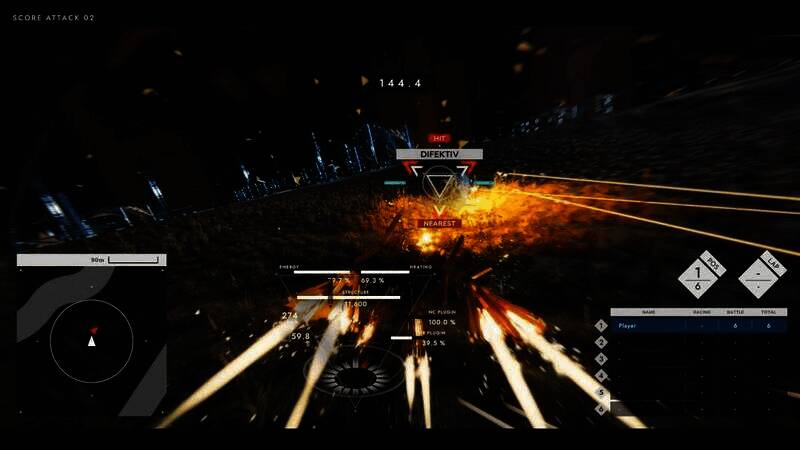Select the DIFEKTIV target marker
The height and width of the screenshot is (450, 800).
tap(439, 182)
